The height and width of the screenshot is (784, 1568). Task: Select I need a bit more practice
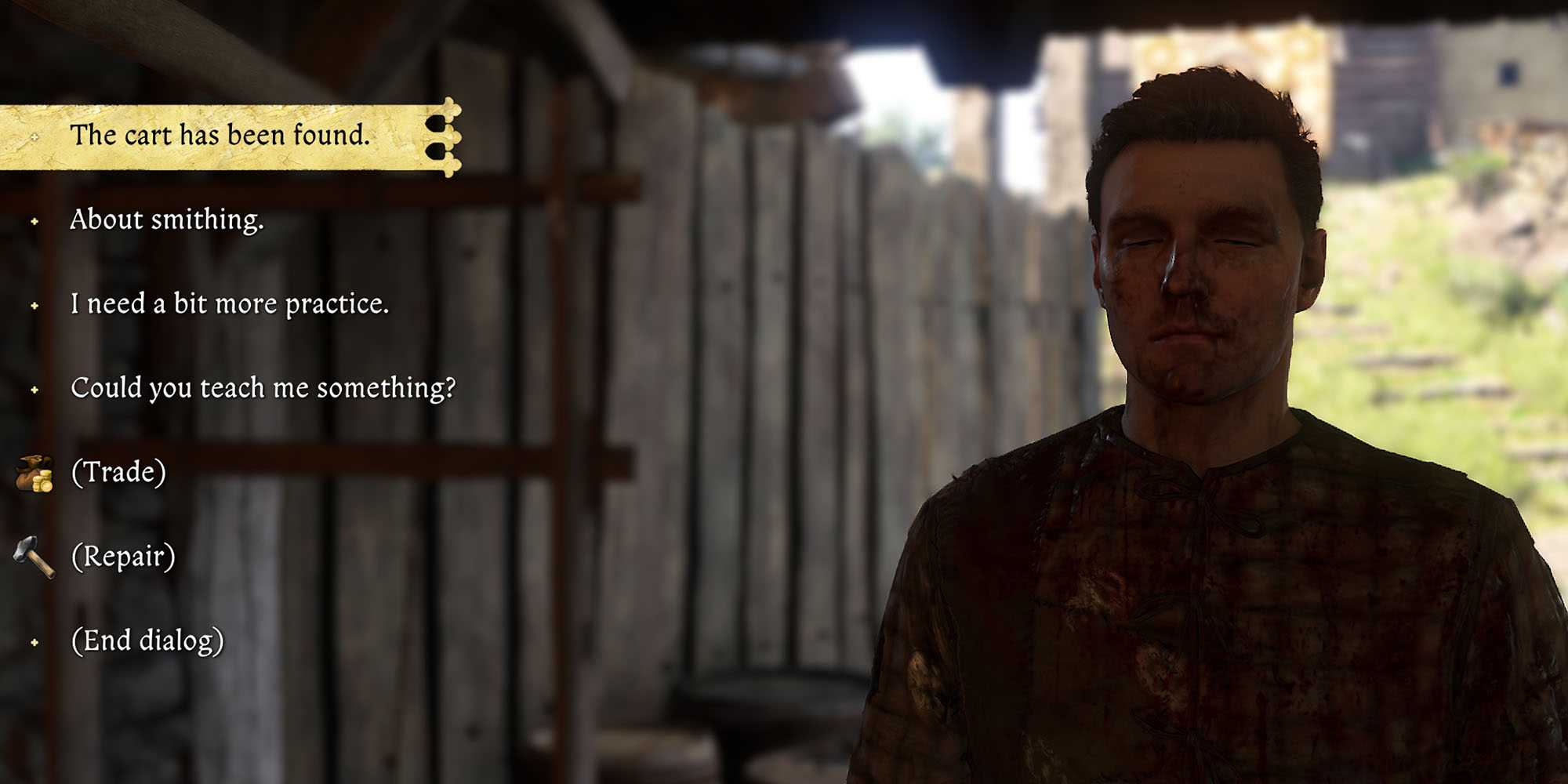[231, 306]
